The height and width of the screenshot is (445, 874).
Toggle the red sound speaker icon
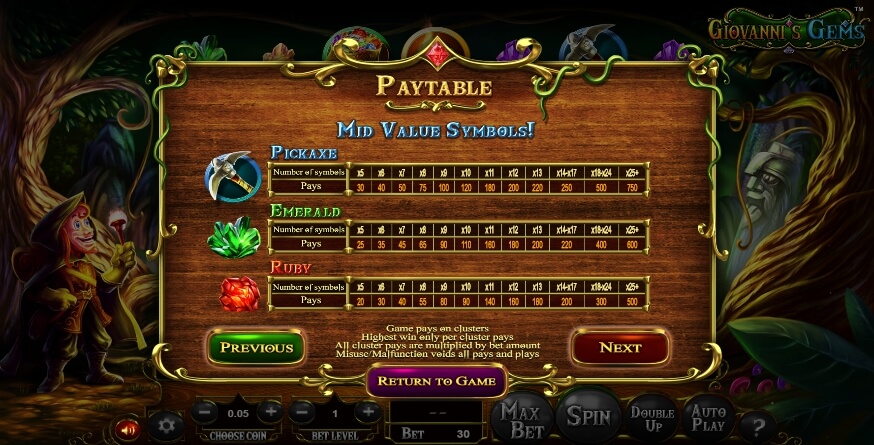[127, 428]
